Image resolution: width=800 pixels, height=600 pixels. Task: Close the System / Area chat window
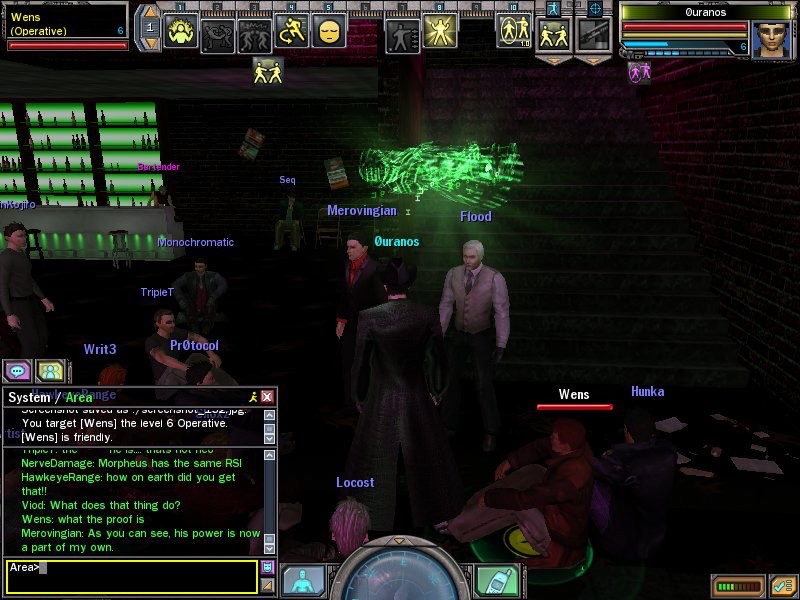pos(267,398)
